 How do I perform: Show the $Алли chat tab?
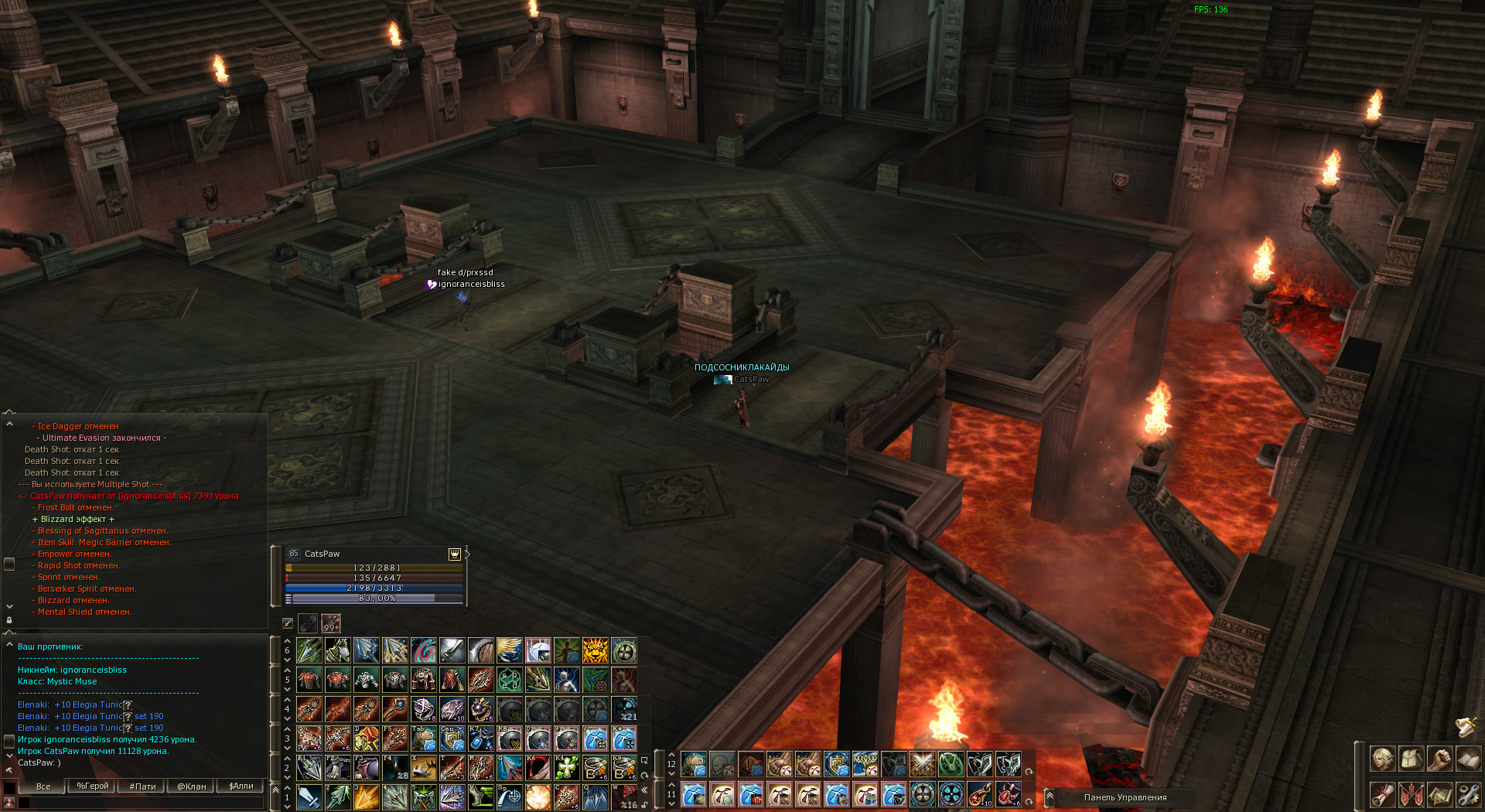pyautogui.click(x=241, y=786)
